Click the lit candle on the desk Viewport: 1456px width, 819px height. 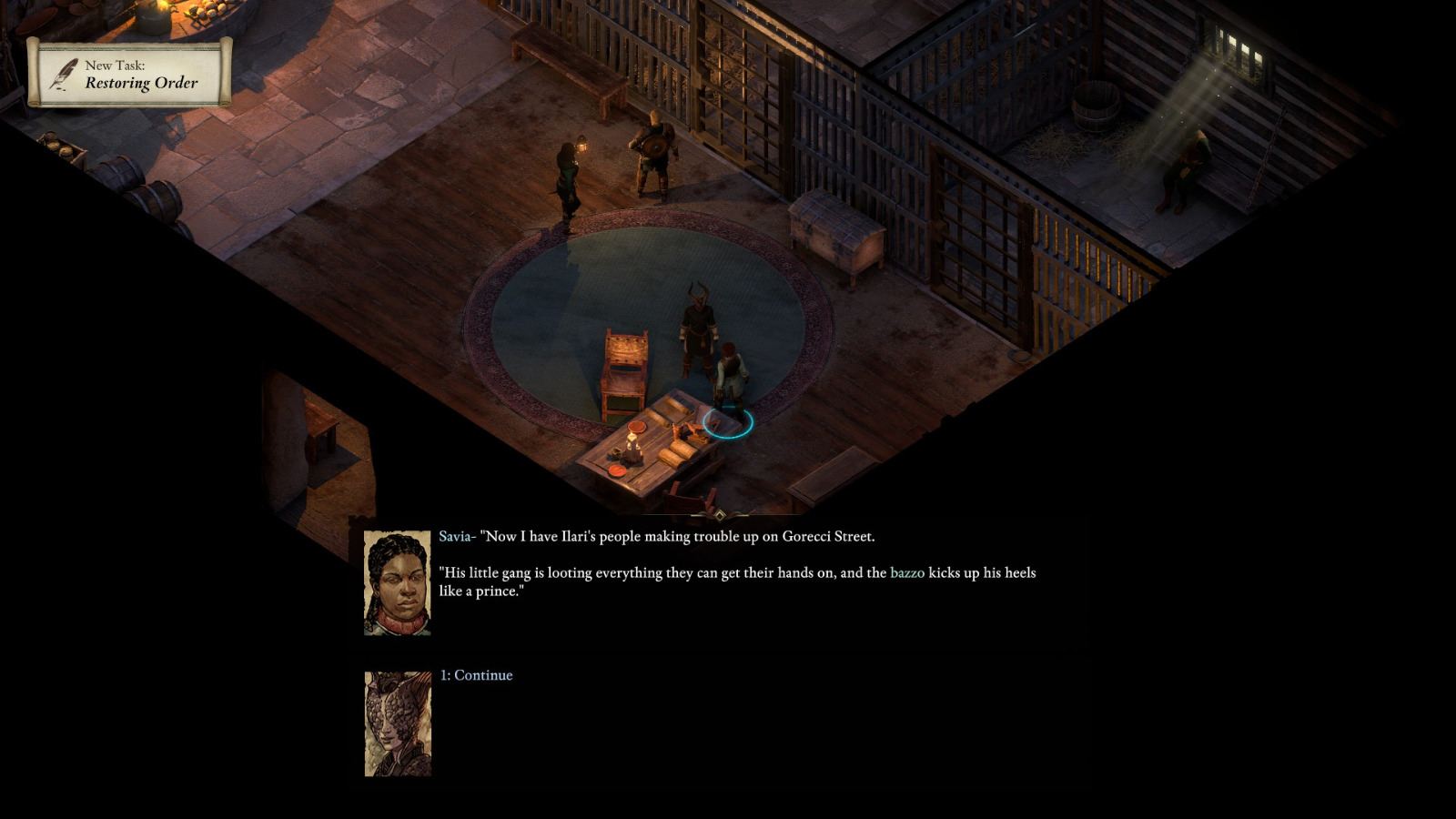click(634, 443)
